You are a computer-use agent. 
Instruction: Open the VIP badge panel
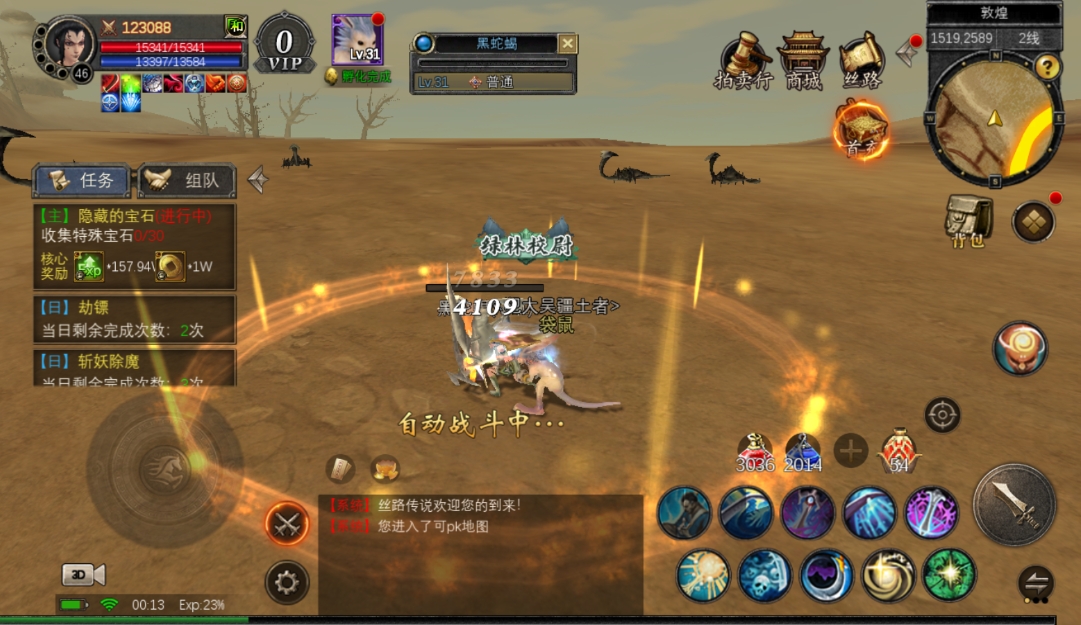pos(285,44)
